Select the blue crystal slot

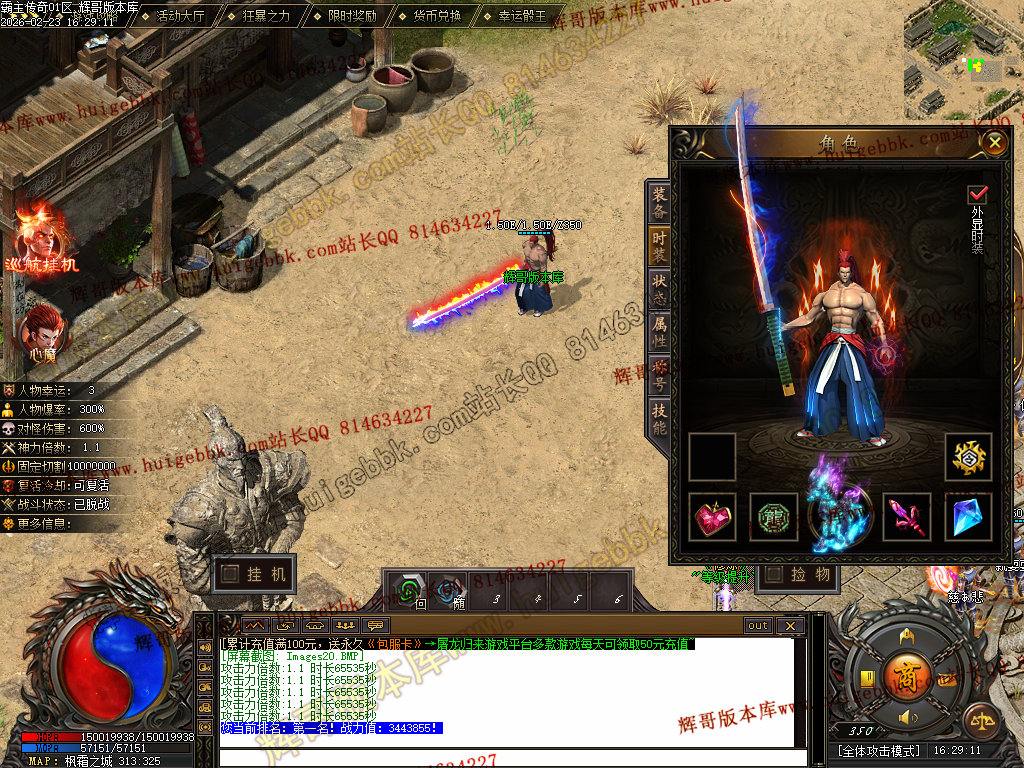[x=968, y=516]
